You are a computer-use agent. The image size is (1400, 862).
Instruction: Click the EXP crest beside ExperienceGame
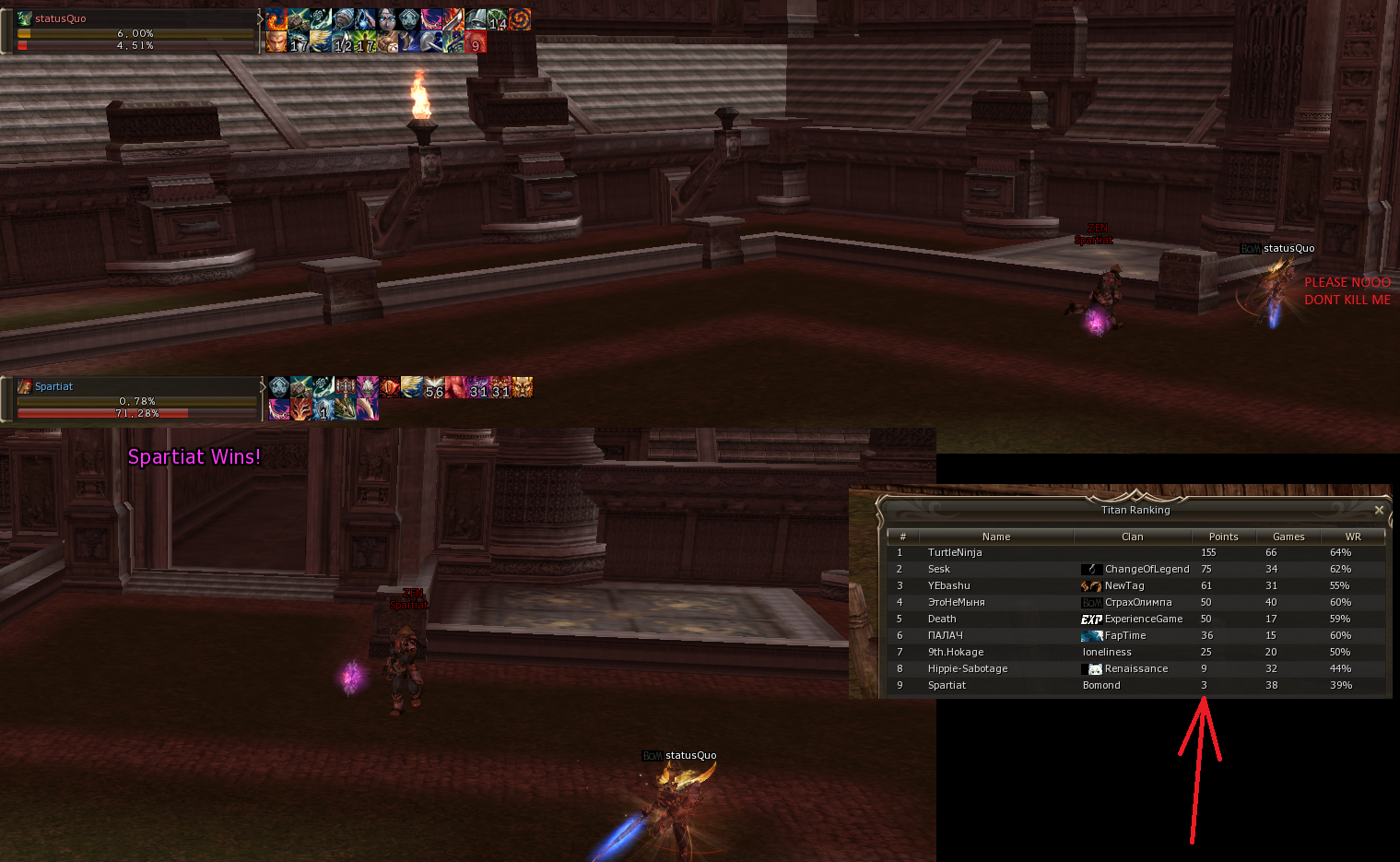1091,619
